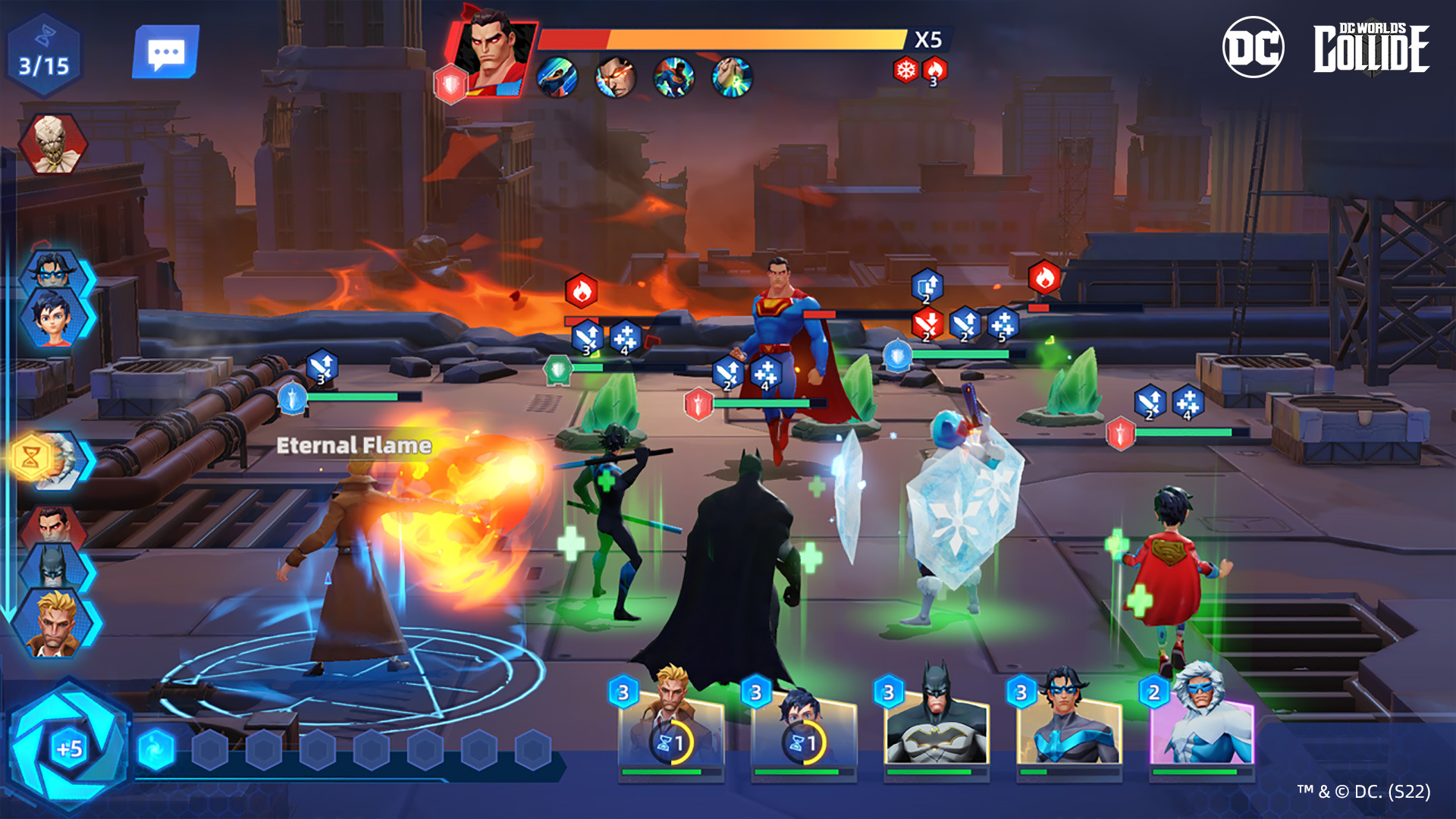This screenshot has width=1456, height=819.
Task: Activate the blue energy orb with +5
Action: pos(69,748)
